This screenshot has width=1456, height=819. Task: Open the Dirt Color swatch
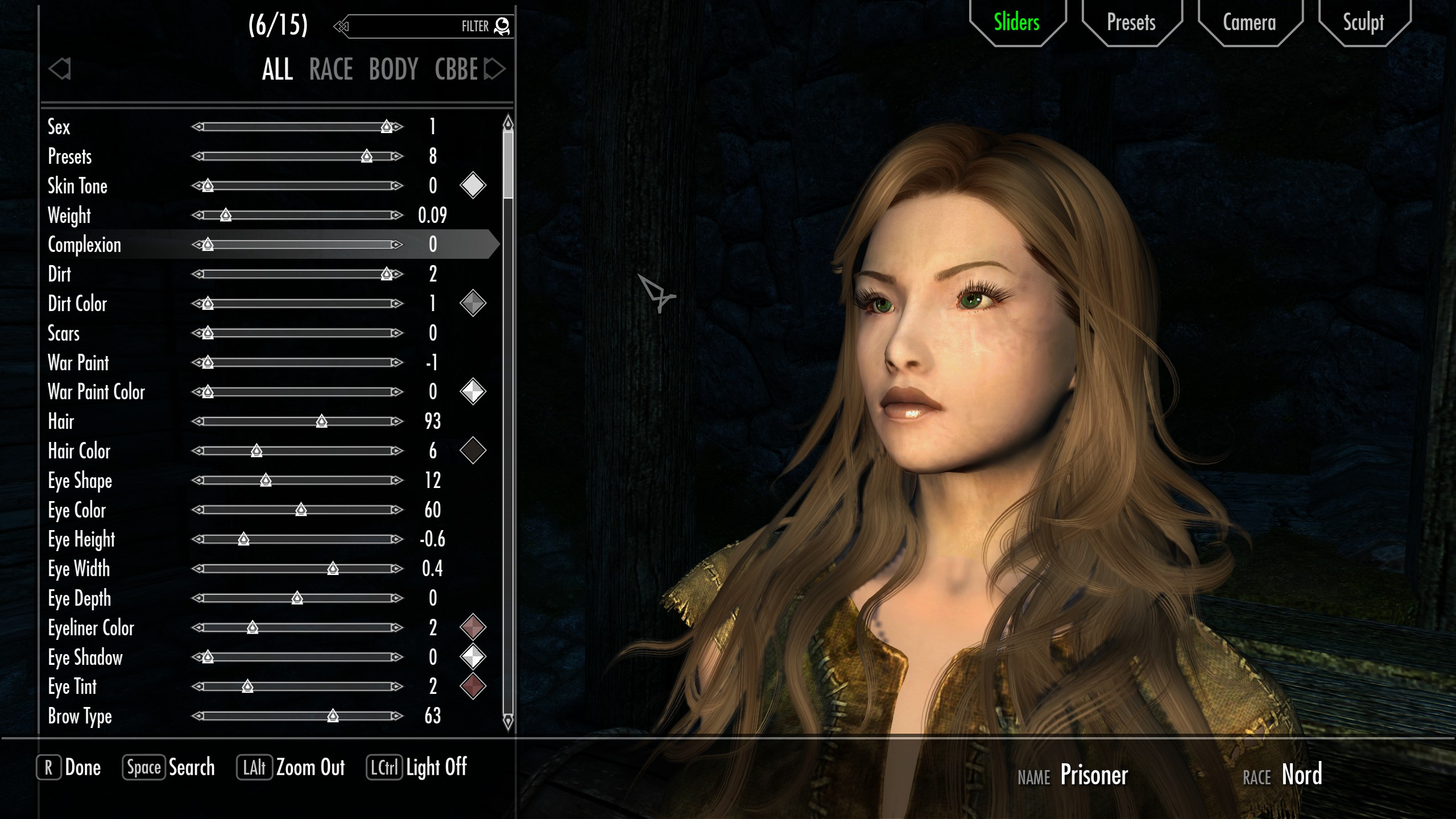tap(473, 303)
